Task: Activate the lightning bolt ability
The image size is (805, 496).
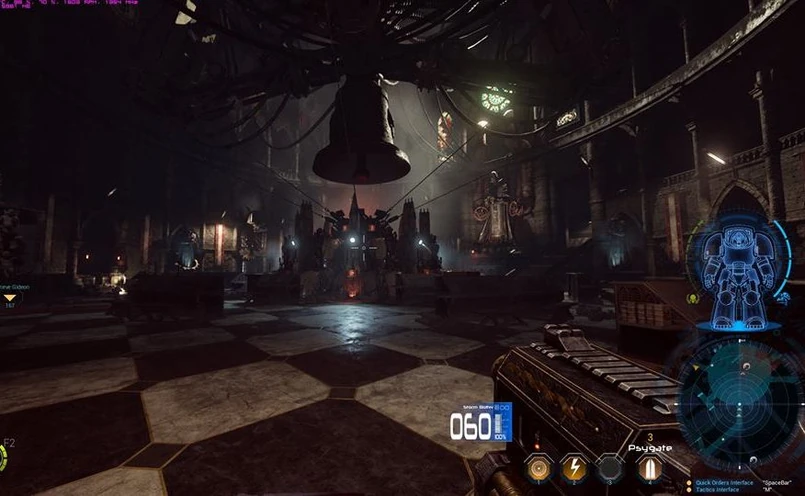Action: click(573, 467)
